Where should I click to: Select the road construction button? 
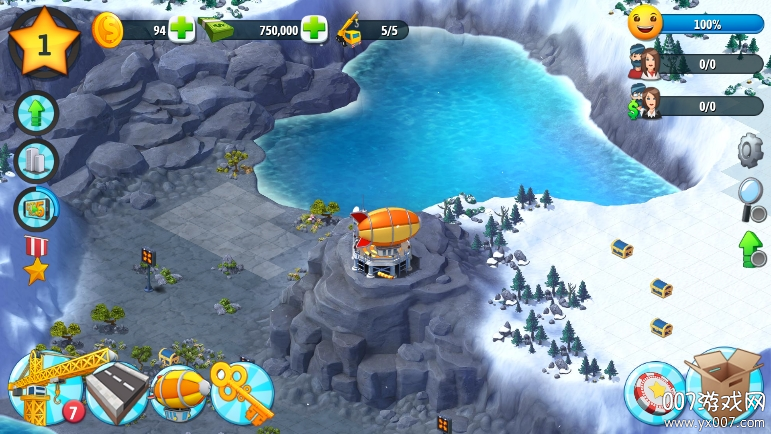115,394
